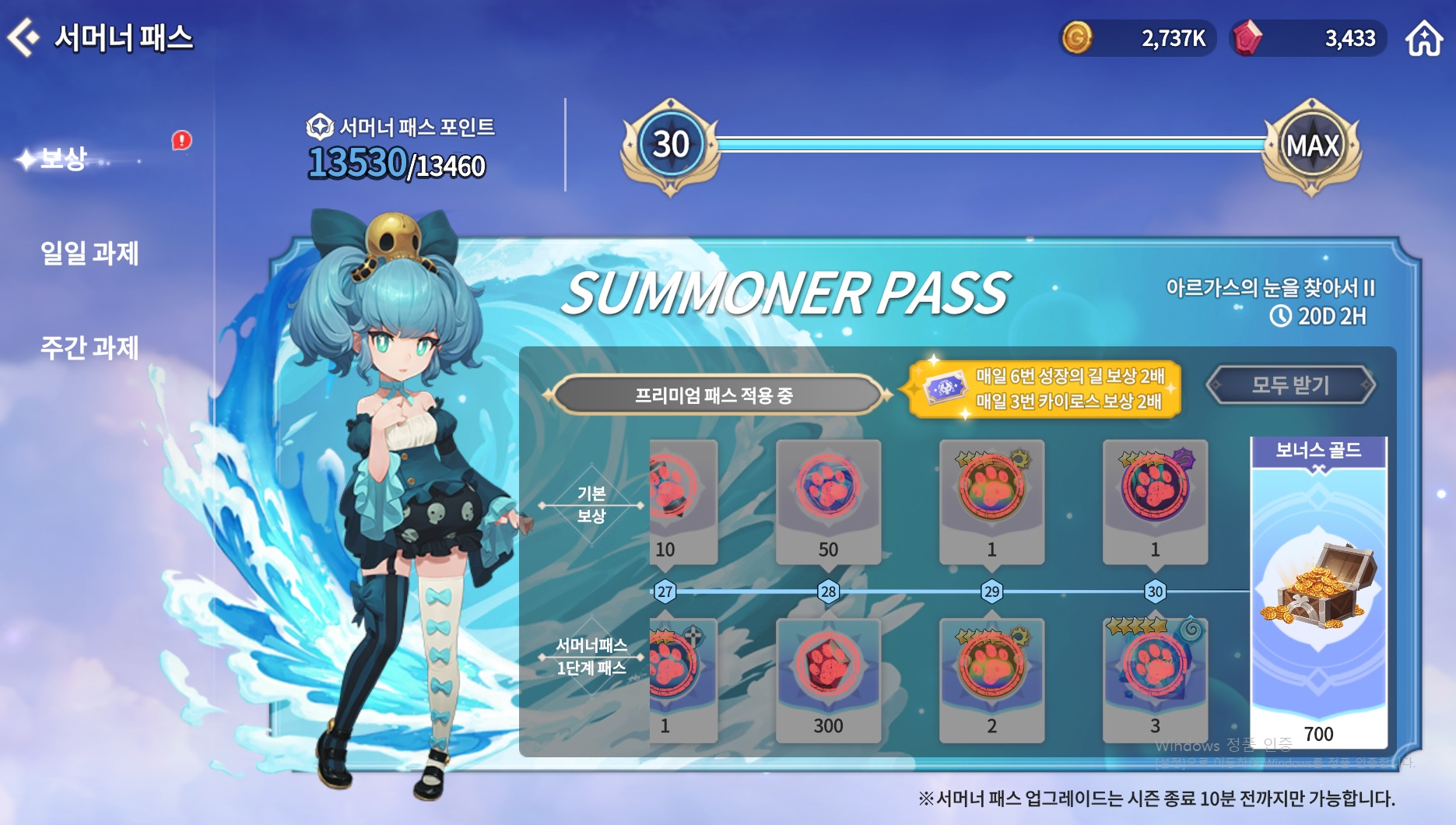Select the level 29 pass reward of 2
The height and width of the screenshot is (825, 1456).
point(991,679)
